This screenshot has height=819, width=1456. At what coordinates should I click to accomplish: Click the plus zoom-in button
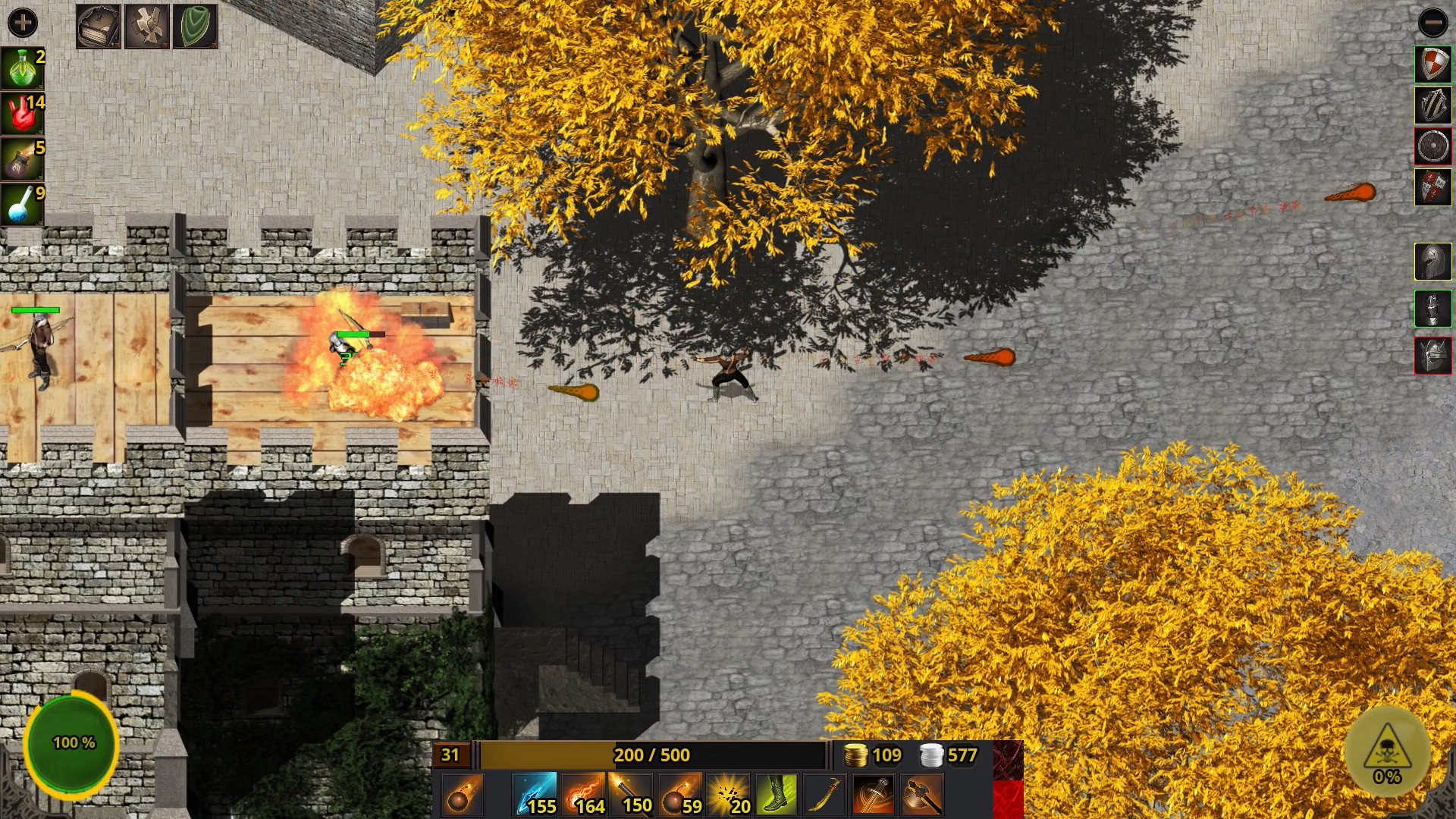(22, 23)
